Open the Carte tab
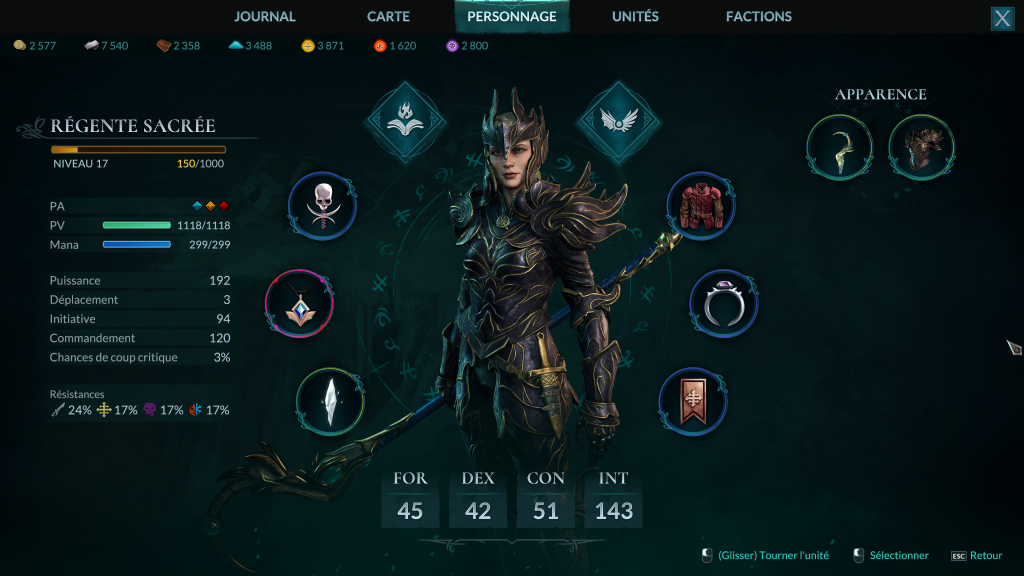 point(388,17)
